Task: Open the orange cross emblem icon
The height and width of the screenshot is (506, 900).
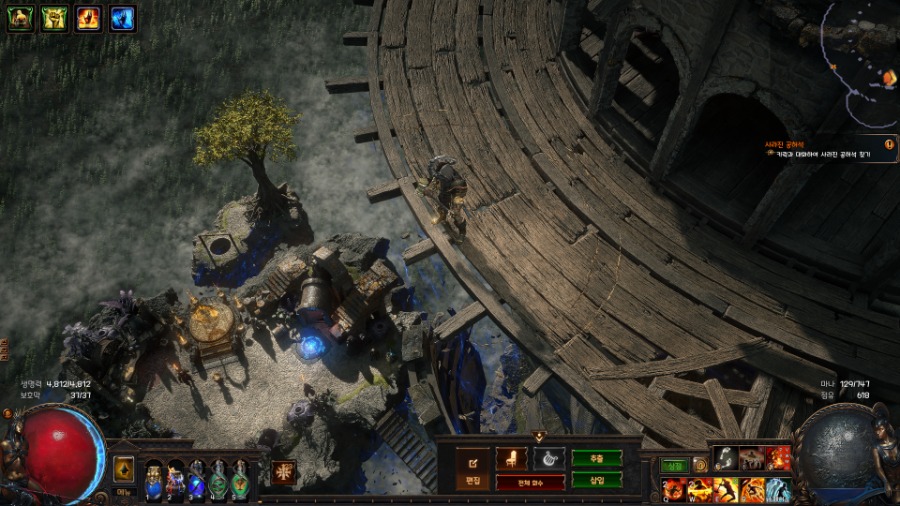Action: [283, 471]
